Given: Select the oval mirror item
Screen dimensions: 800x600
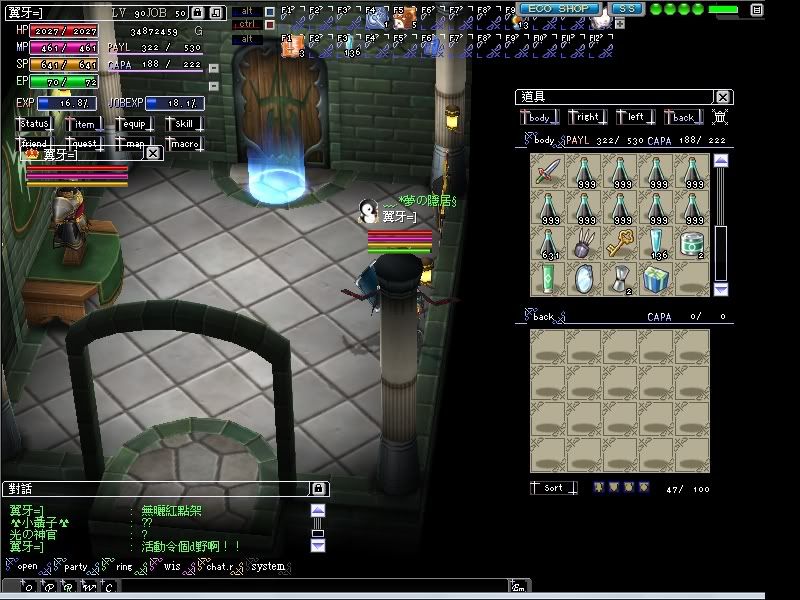Looking at the screenshot, I should pyautogui.click(x=583, y=278).
